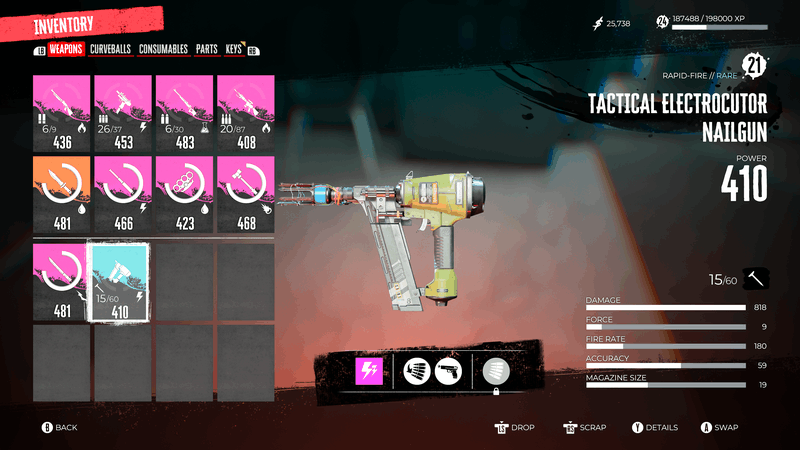Screen dimensions: 800x450
Task: Select the Weapons tab
Action: [x=65, y=48]
